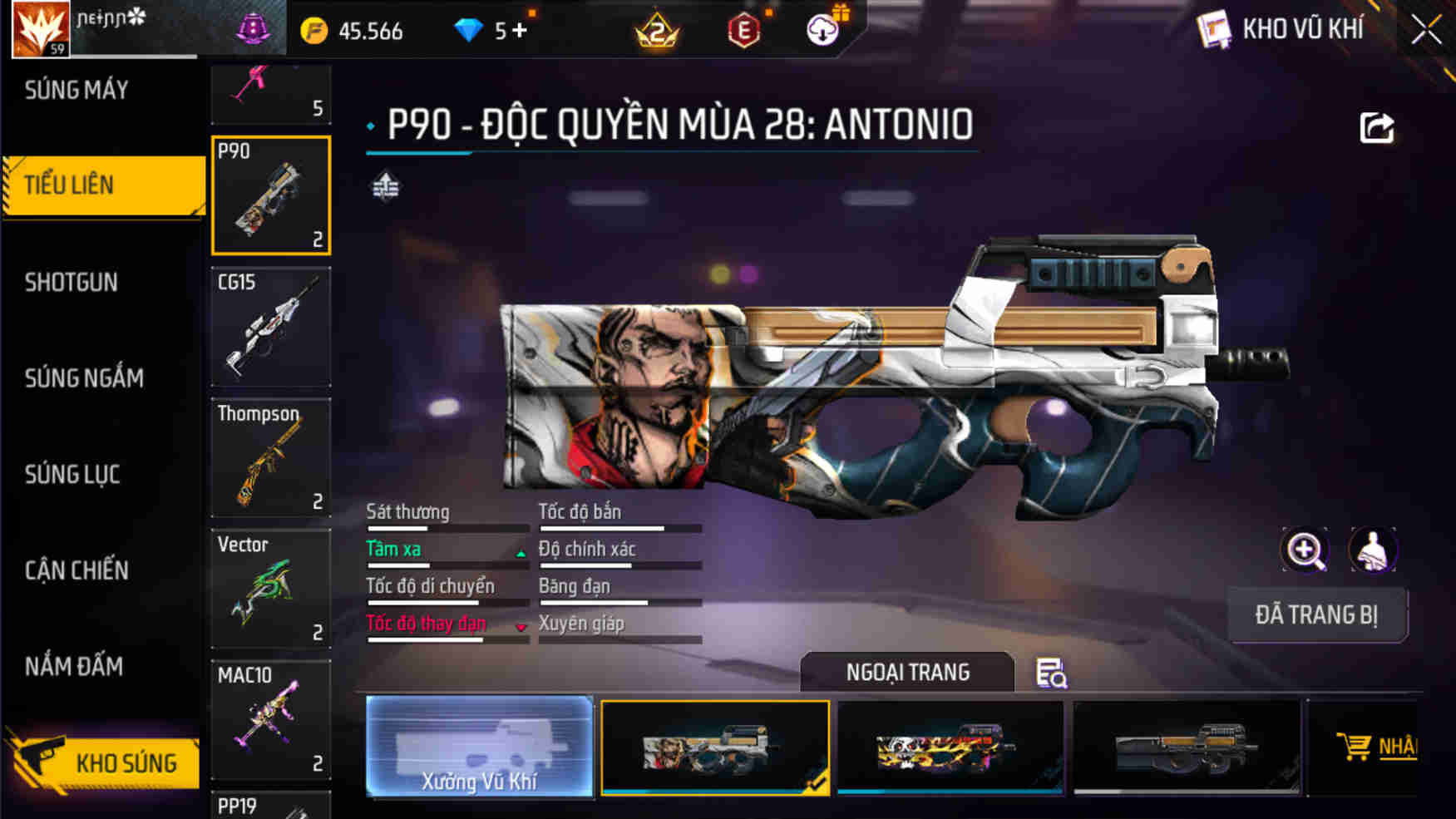Viewport: 1456px width, 819px height.
Task: Open the weapon zoom magnifier
Action: click(x=1305, y=550)
